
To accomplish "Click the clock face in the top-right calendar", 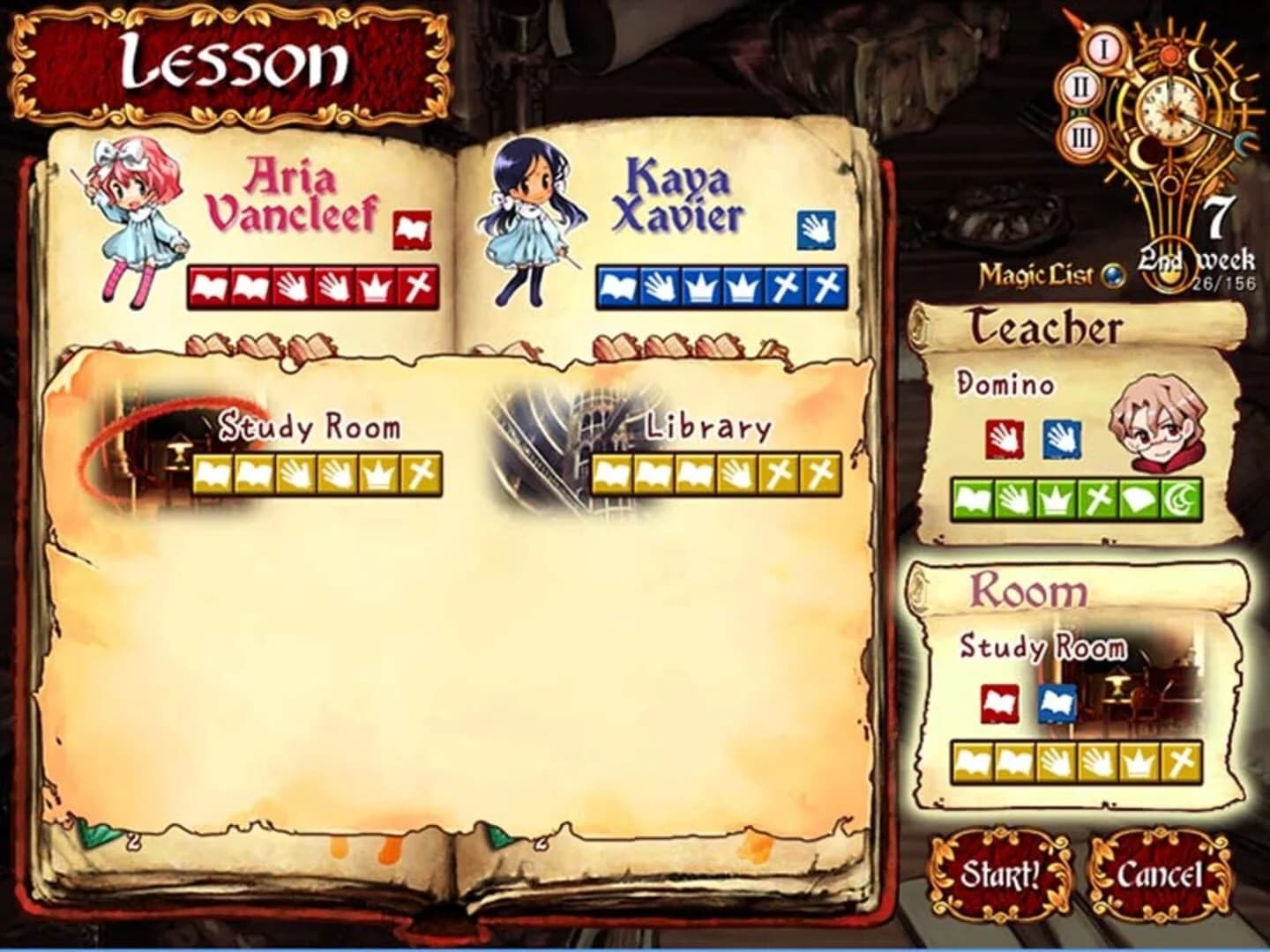I will pos(1169,111).
